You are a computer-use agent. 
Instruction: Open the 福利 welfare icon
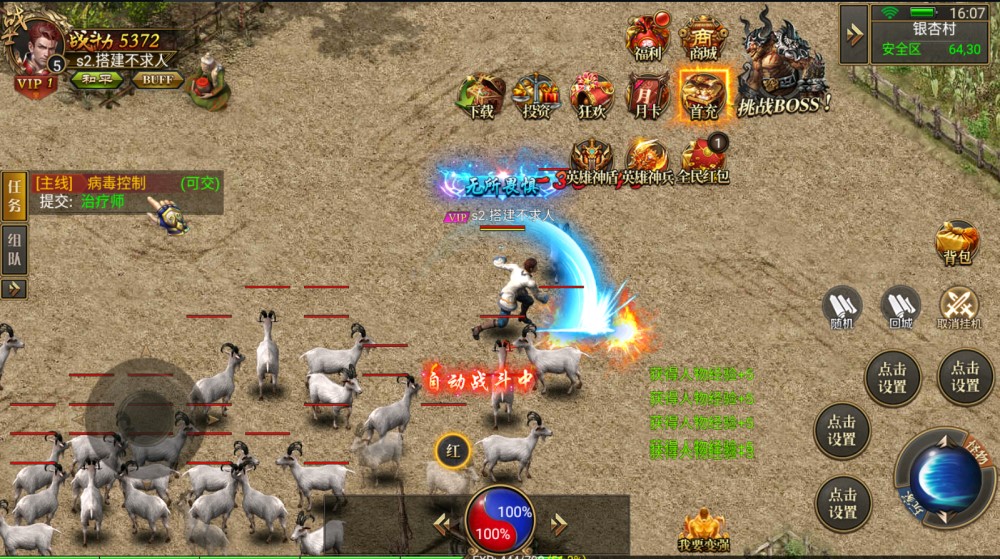pyautogui.click(x=647, y=38)
